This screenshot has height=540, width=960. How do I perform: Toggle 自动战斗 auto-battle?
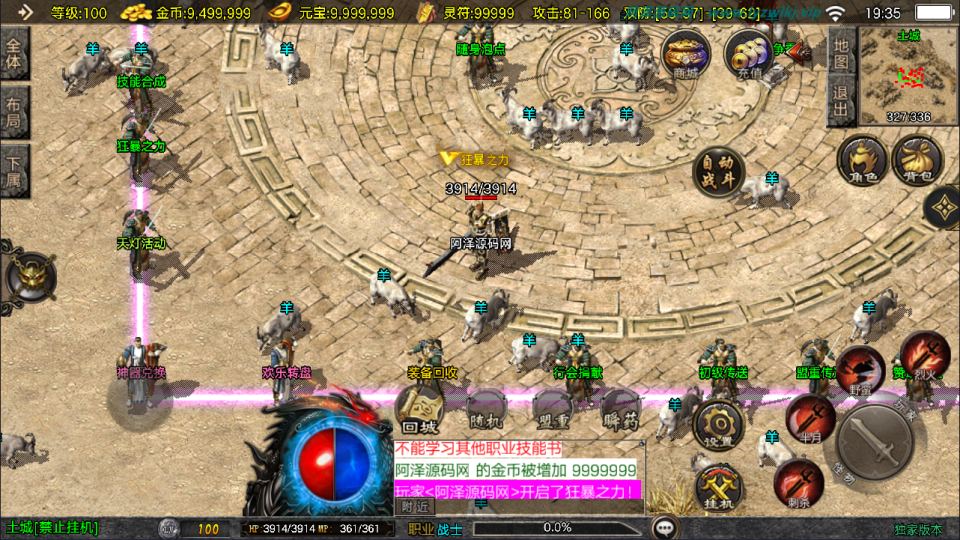[719, 172]
